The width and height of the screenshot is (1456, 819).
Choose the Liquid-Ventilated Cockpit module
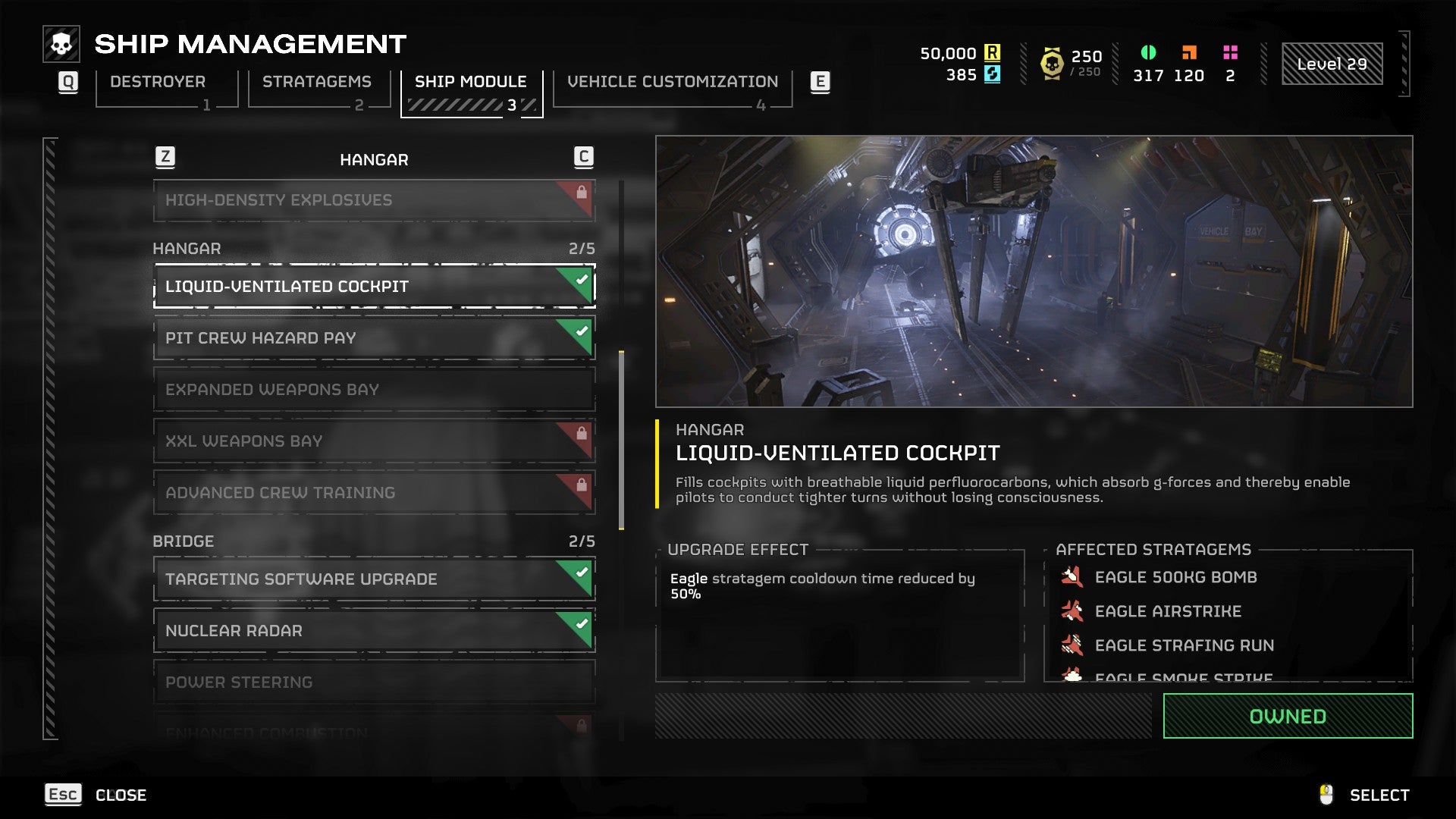point(373,287)
